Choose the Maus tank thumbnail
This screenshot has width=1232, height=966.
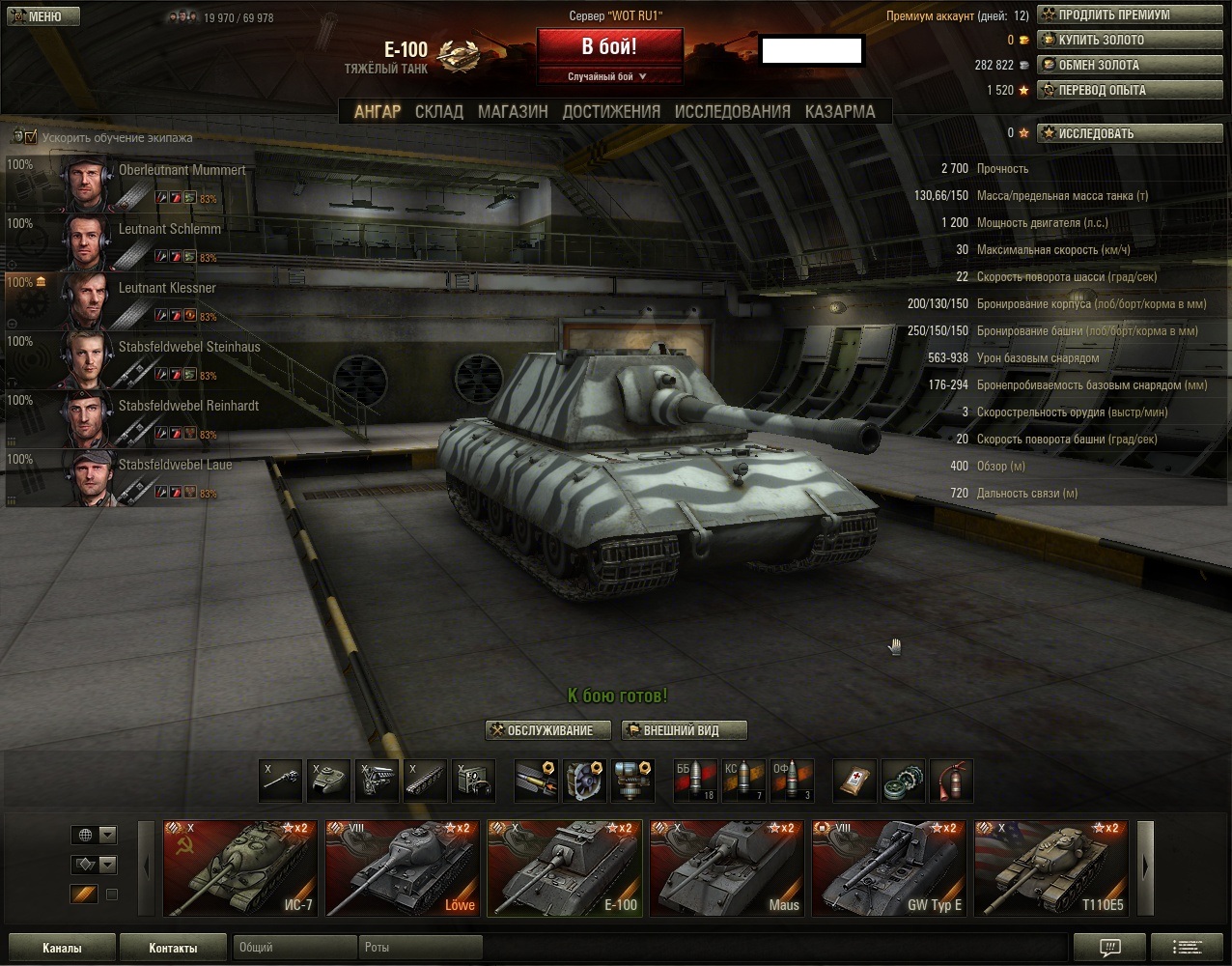[x=727, y=867]
